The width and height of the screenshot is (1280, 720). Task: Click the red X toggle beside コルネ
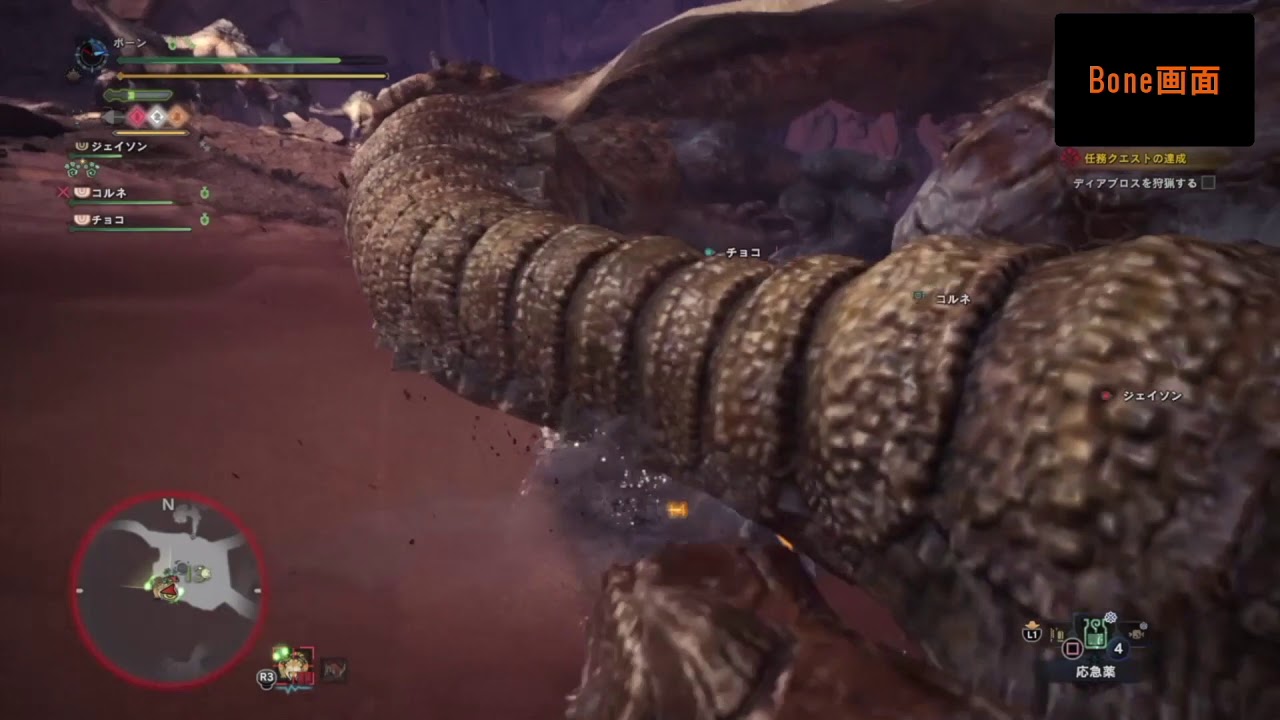click(63, 192)
